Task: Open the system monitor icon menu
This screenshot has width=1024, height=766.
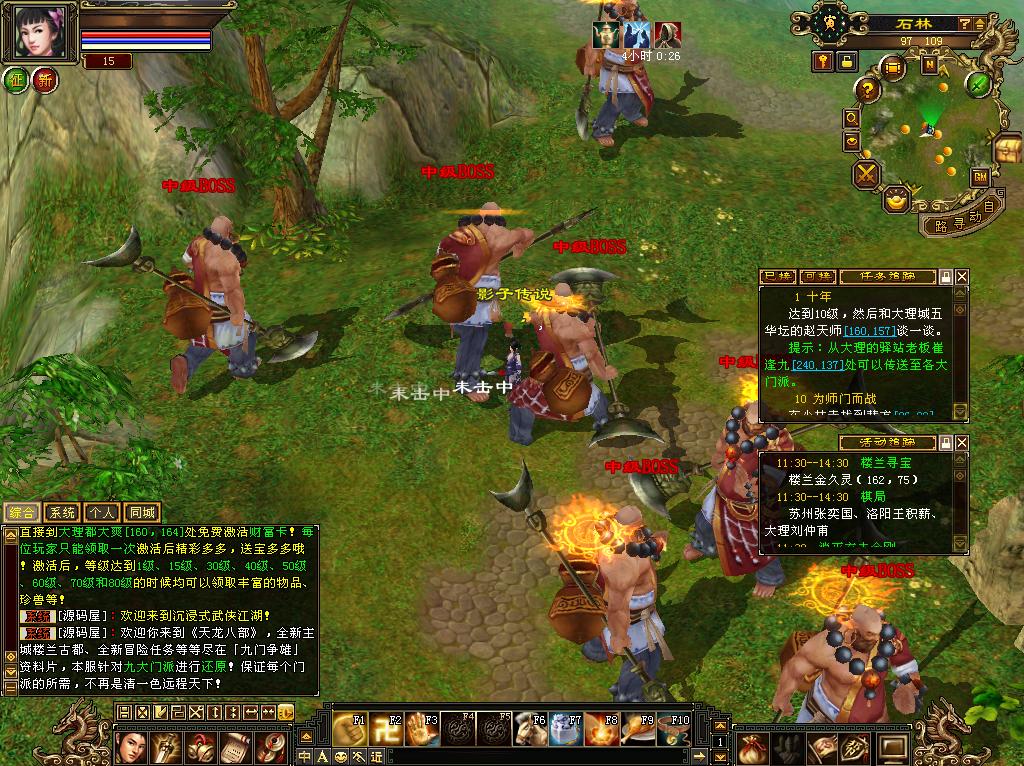Action: (893, 747)
